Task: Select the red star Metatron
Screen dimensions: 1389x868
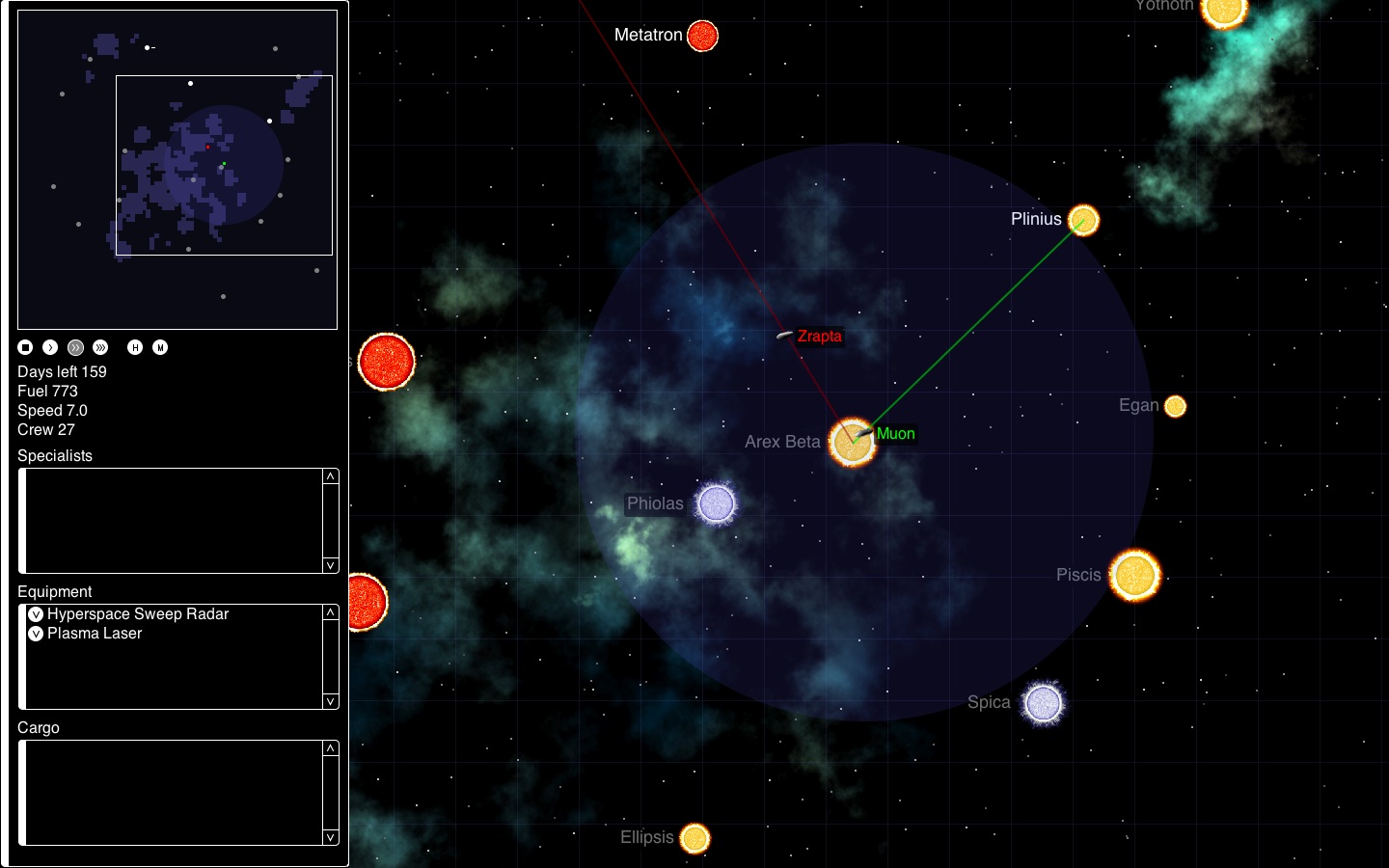Action: click(x=701, y=36)
